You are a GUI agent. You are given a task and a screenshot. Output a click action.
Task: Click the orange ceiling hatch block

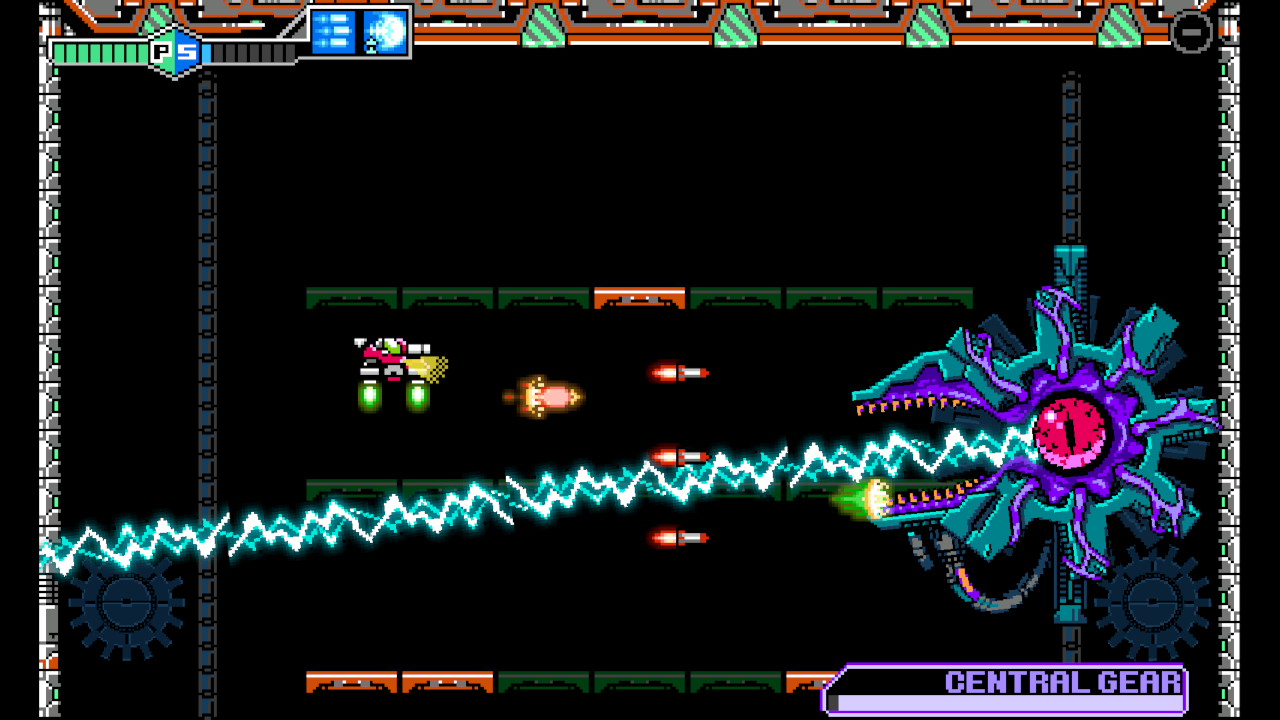tap(639, 296)
